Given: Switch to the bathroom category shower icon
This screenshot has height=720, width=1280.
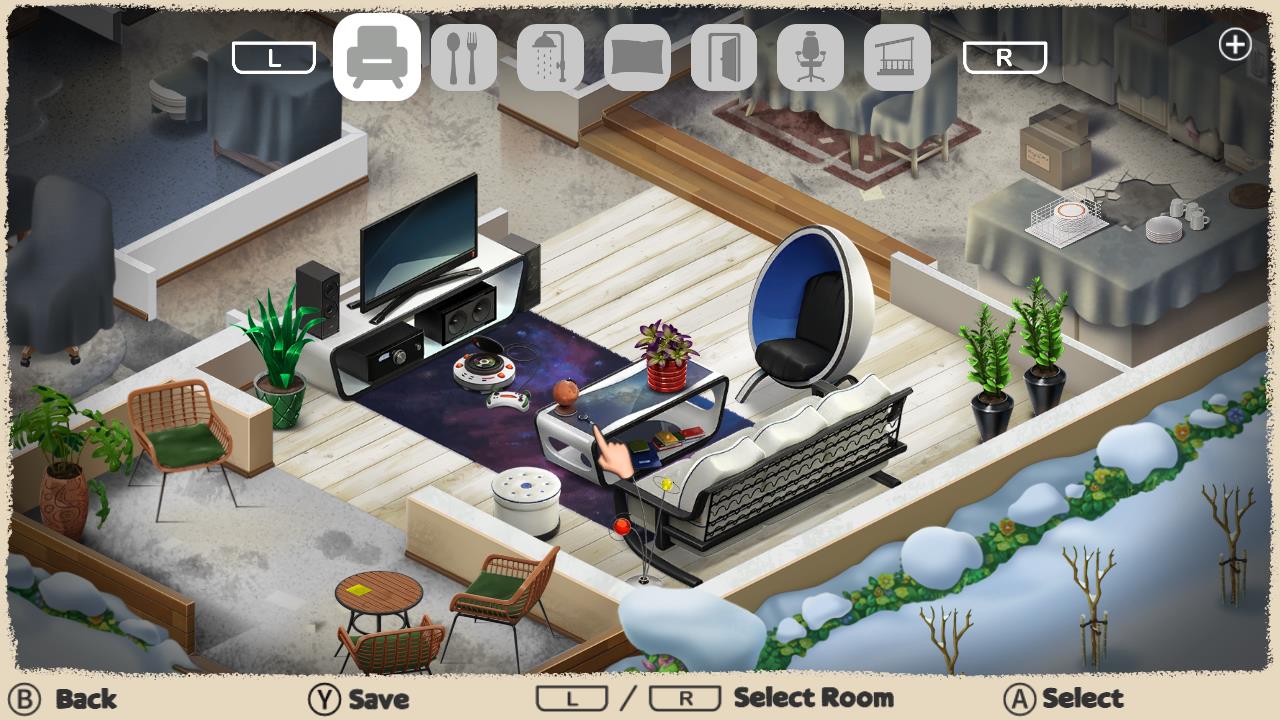Looking at the screenshot, I should click(x=550, y=57).
